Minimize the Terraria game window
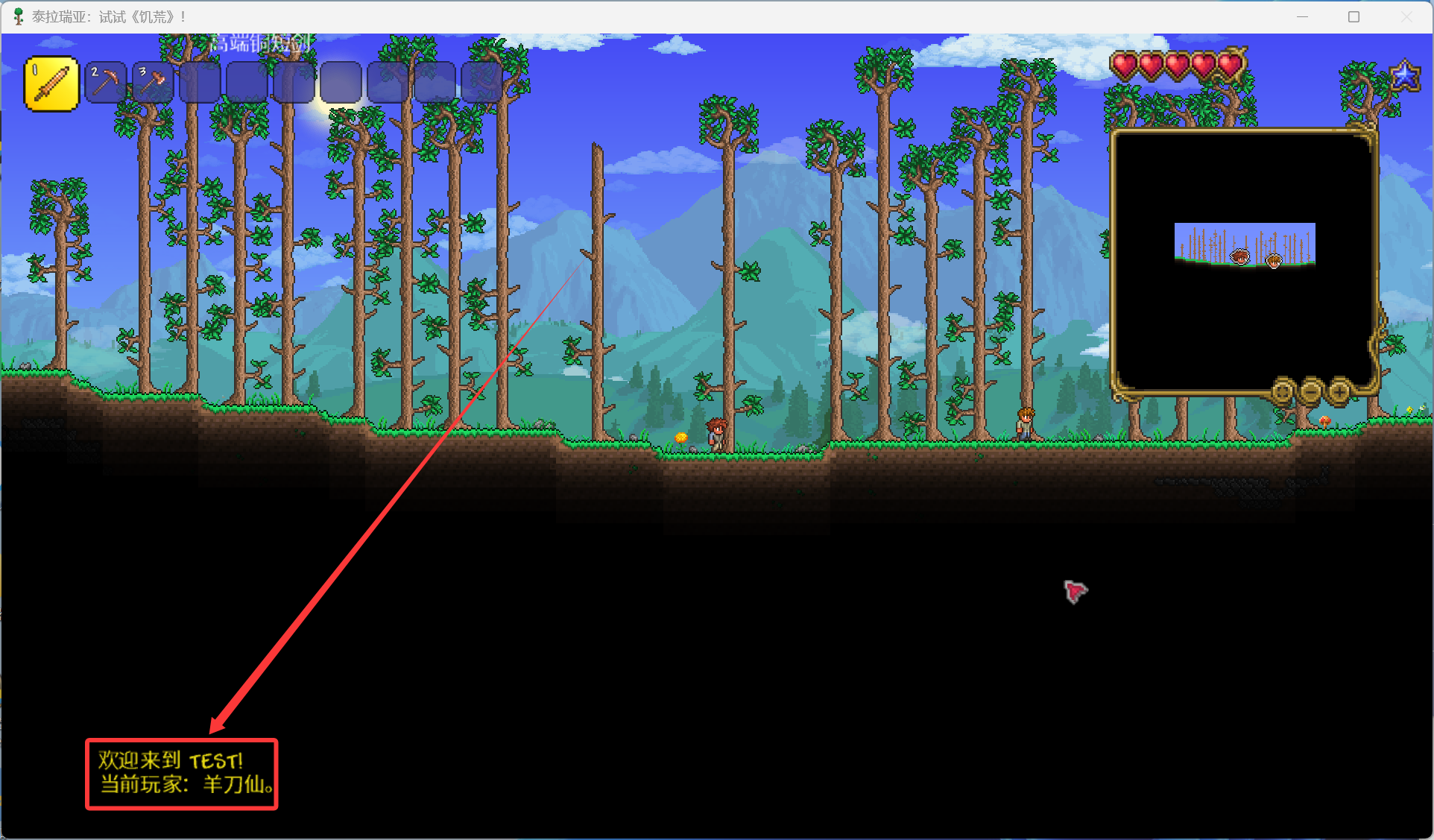 pos(1302,16)
